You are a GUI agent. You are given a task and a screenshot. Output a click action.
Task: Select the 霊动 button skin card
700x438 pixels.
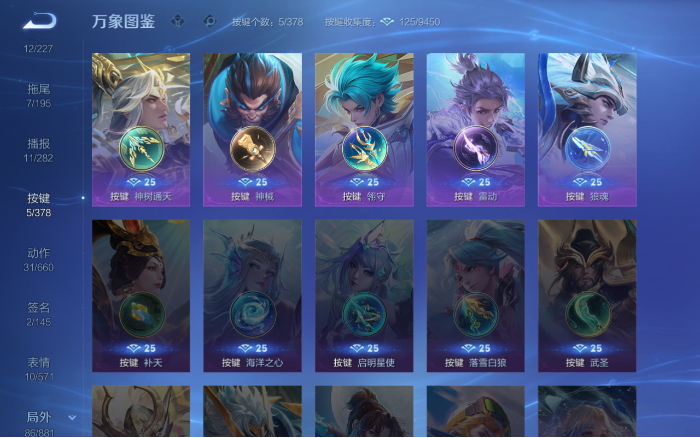pyautogui.click(x=476, y=129)
